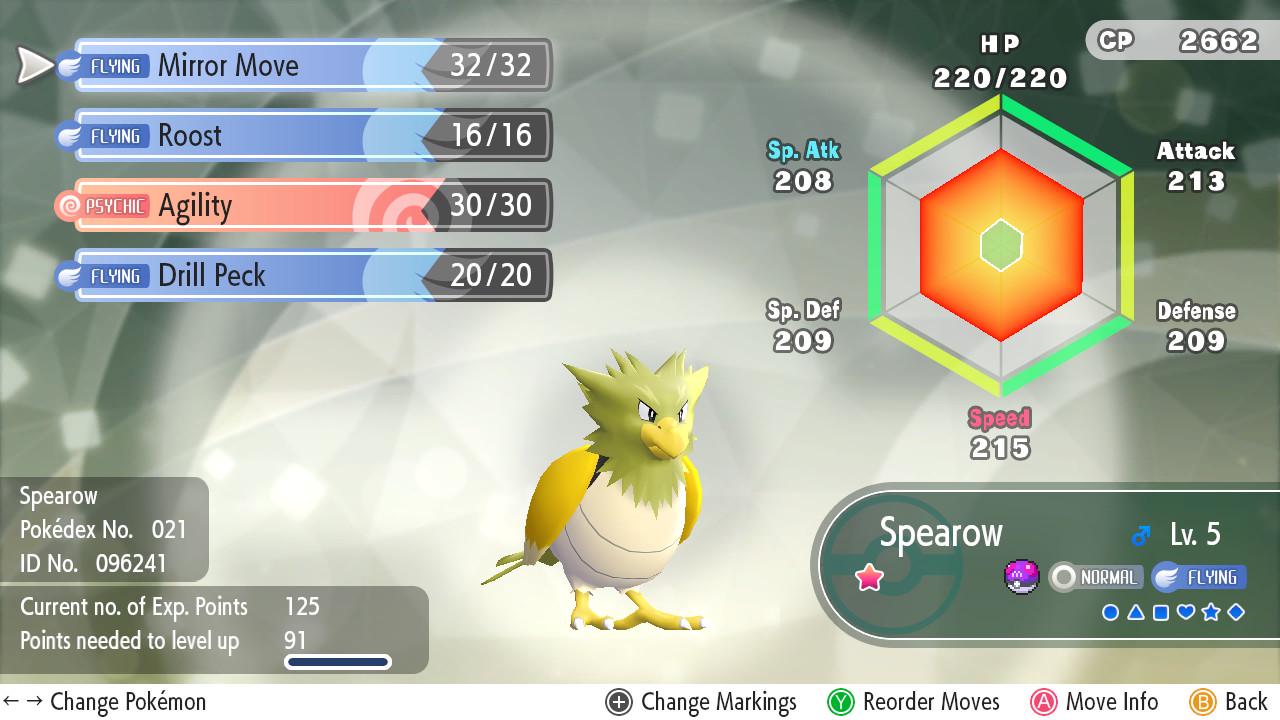The height and width of the screenshot is (720, 1280).
Task: Click the Reorder Moves option
Action: 930,702
